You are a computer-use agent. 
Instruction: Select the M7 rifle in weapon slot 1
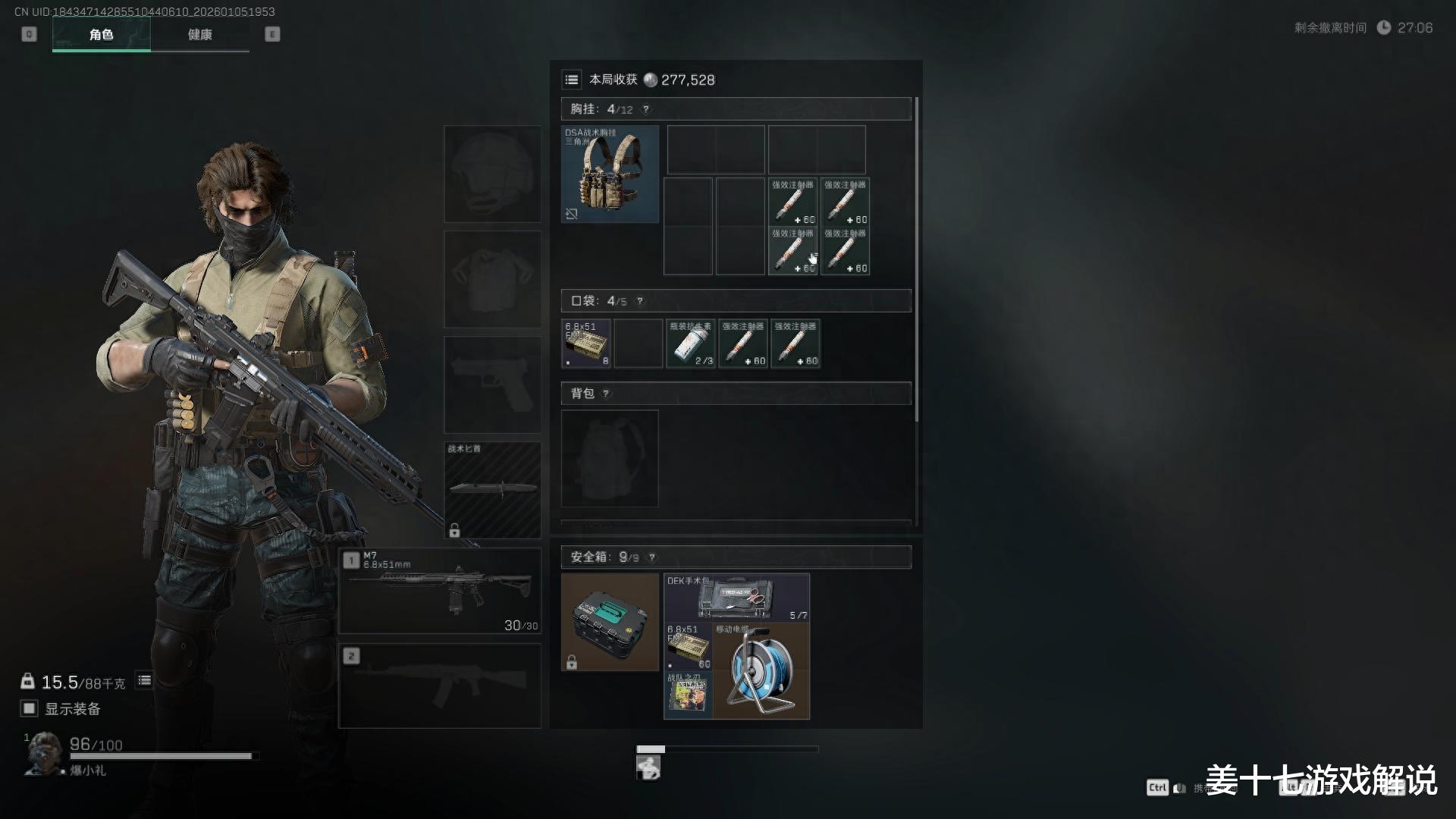tap(440, 591)
